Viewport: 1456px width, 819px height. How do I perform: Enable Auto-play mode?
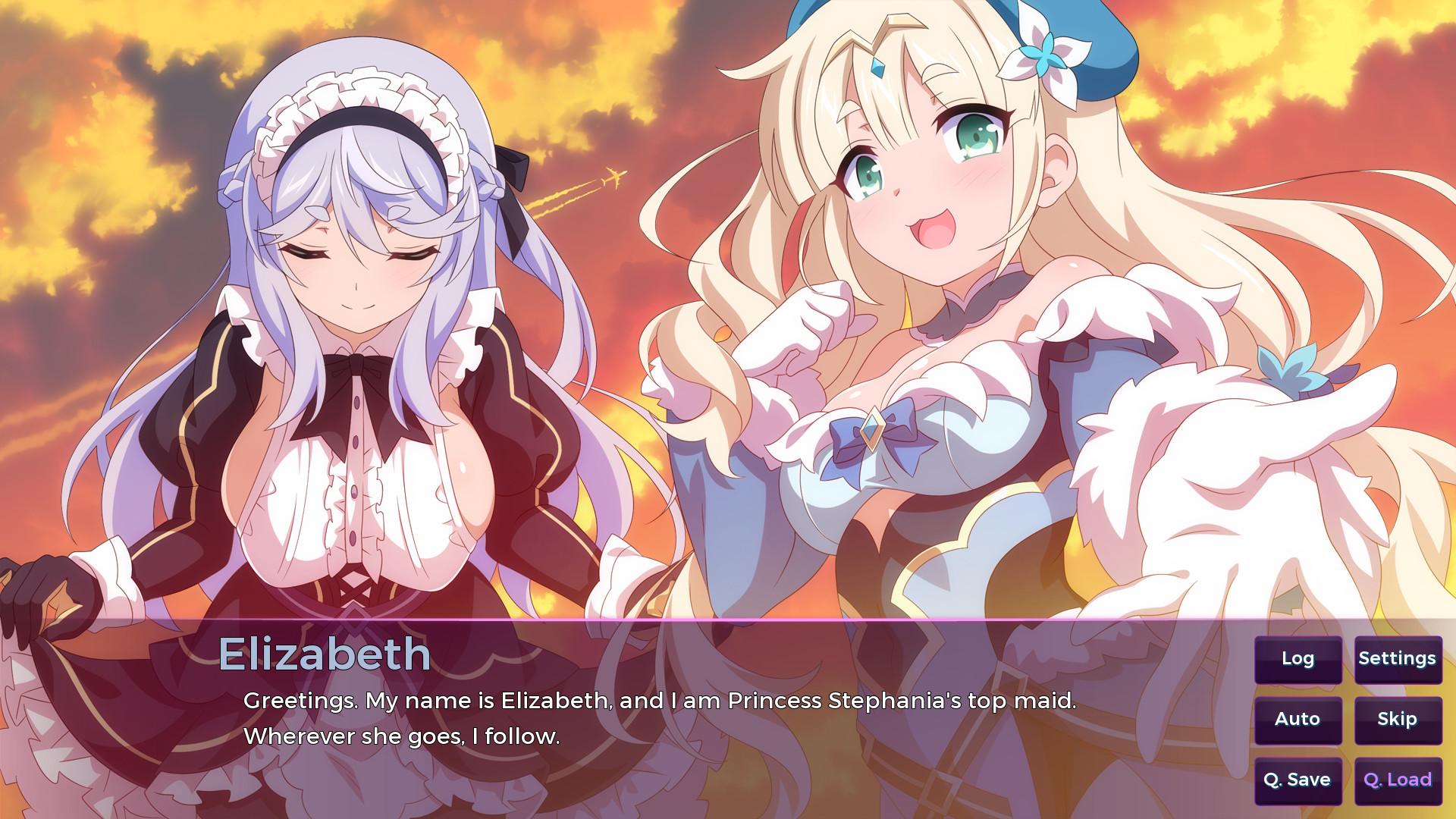coord(1298,719)
